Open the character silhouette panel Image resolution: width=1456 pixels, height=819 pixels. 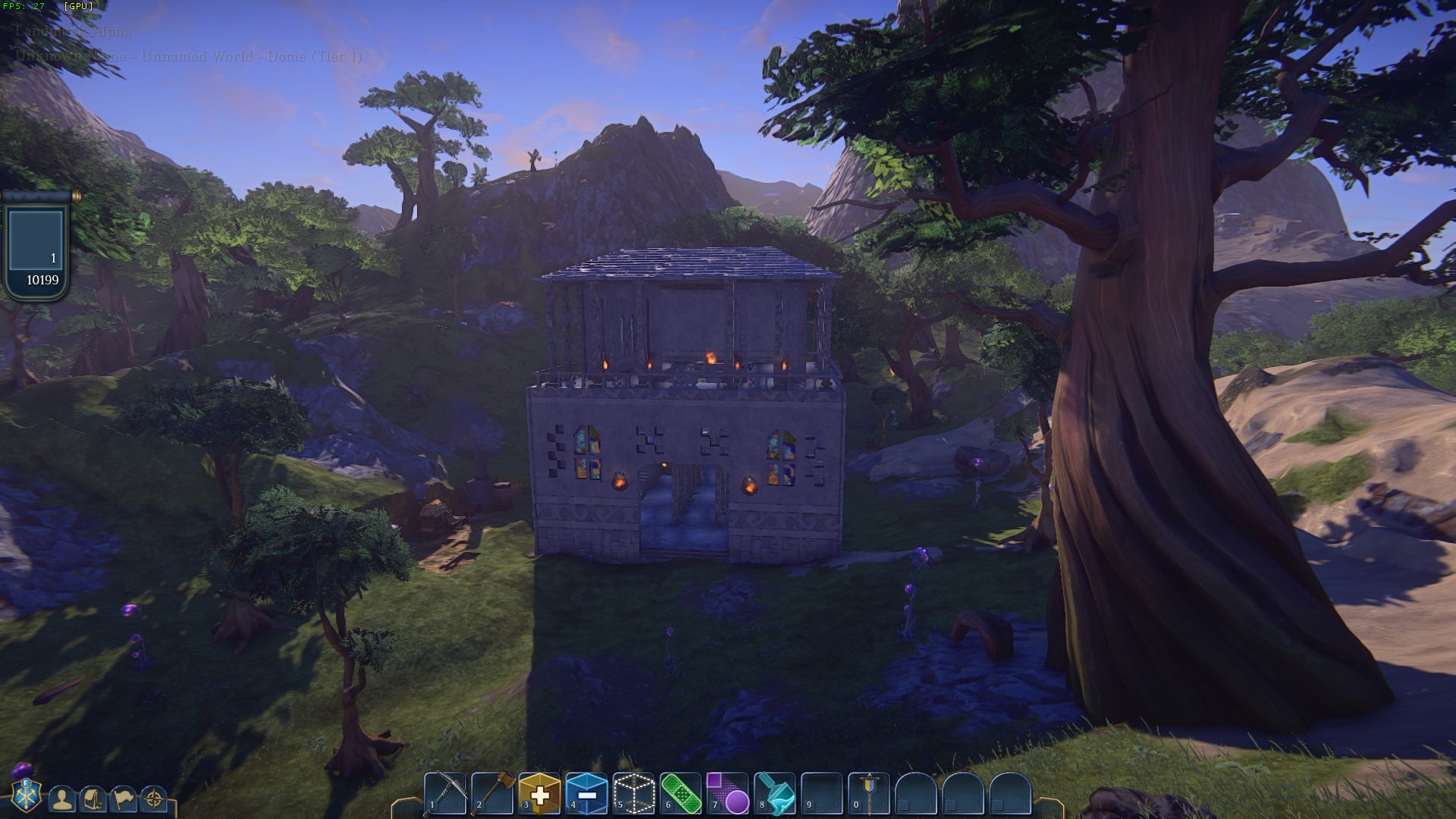coord(62,799)
